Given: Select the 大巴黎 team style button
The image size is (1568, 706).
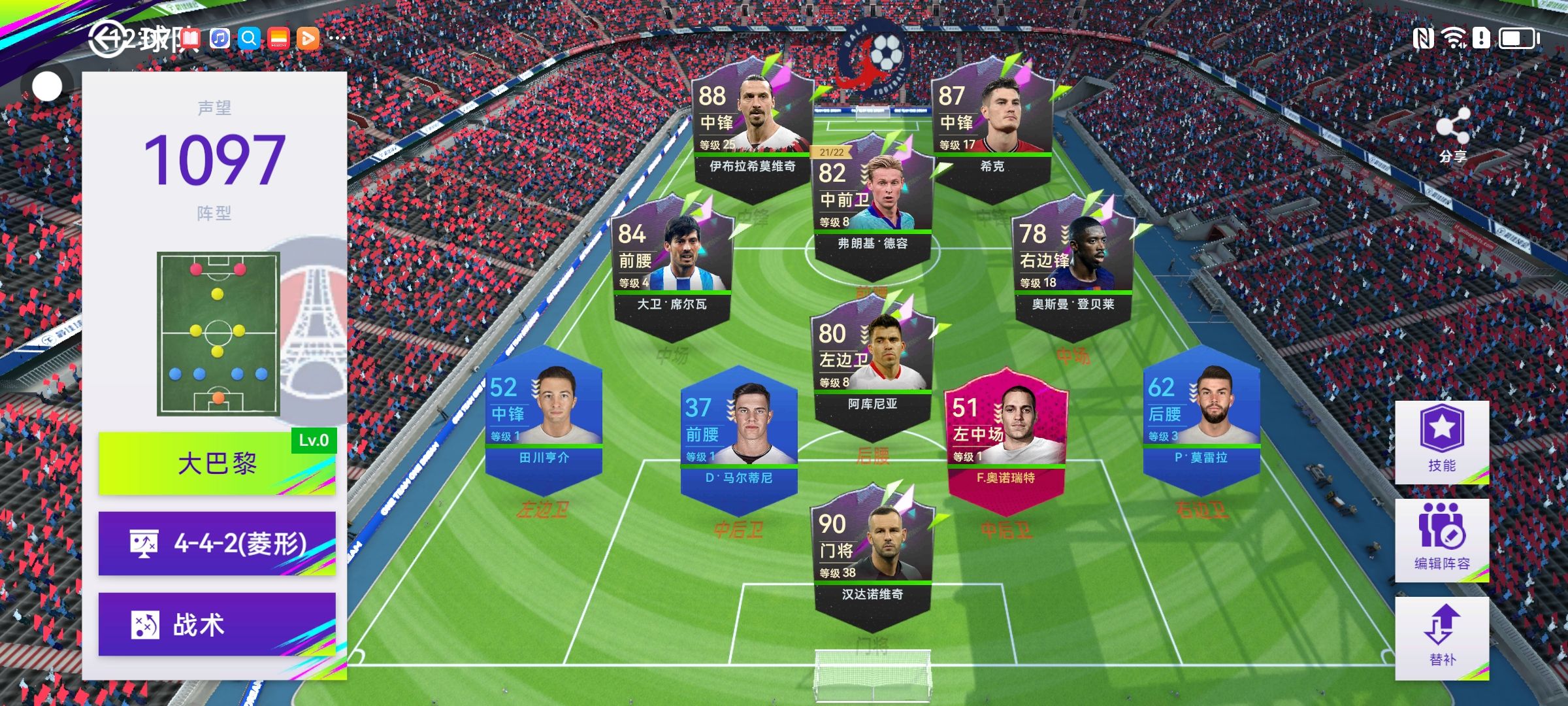Looking at the screenshot, I should tap(217, 463).
